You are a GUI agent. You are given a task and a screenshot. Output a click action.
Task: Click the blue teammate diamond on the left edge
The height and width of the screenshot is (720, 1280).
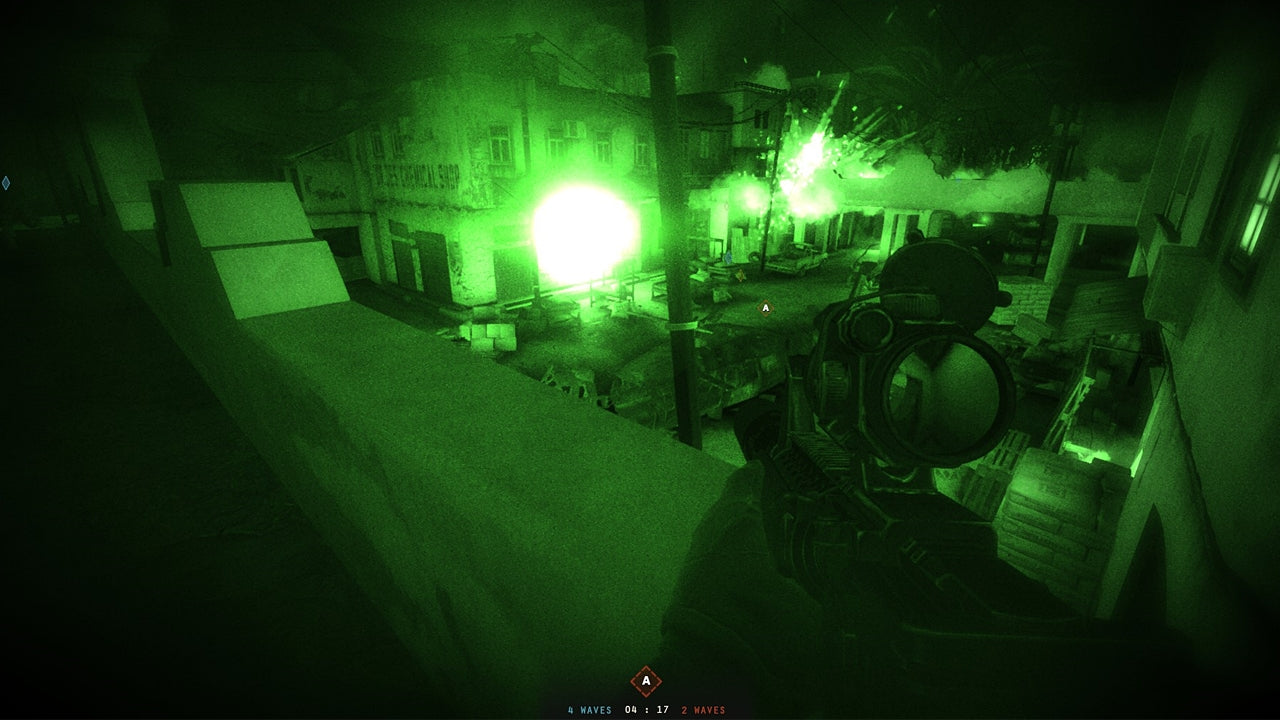click(x=6, y=183)
